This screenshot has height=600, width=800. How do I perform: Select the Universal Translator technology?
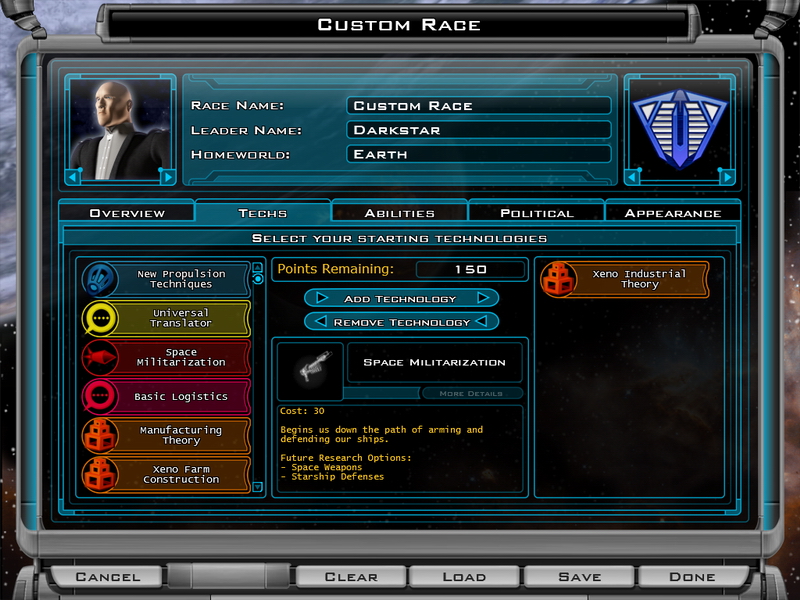(x=165, y=318)
